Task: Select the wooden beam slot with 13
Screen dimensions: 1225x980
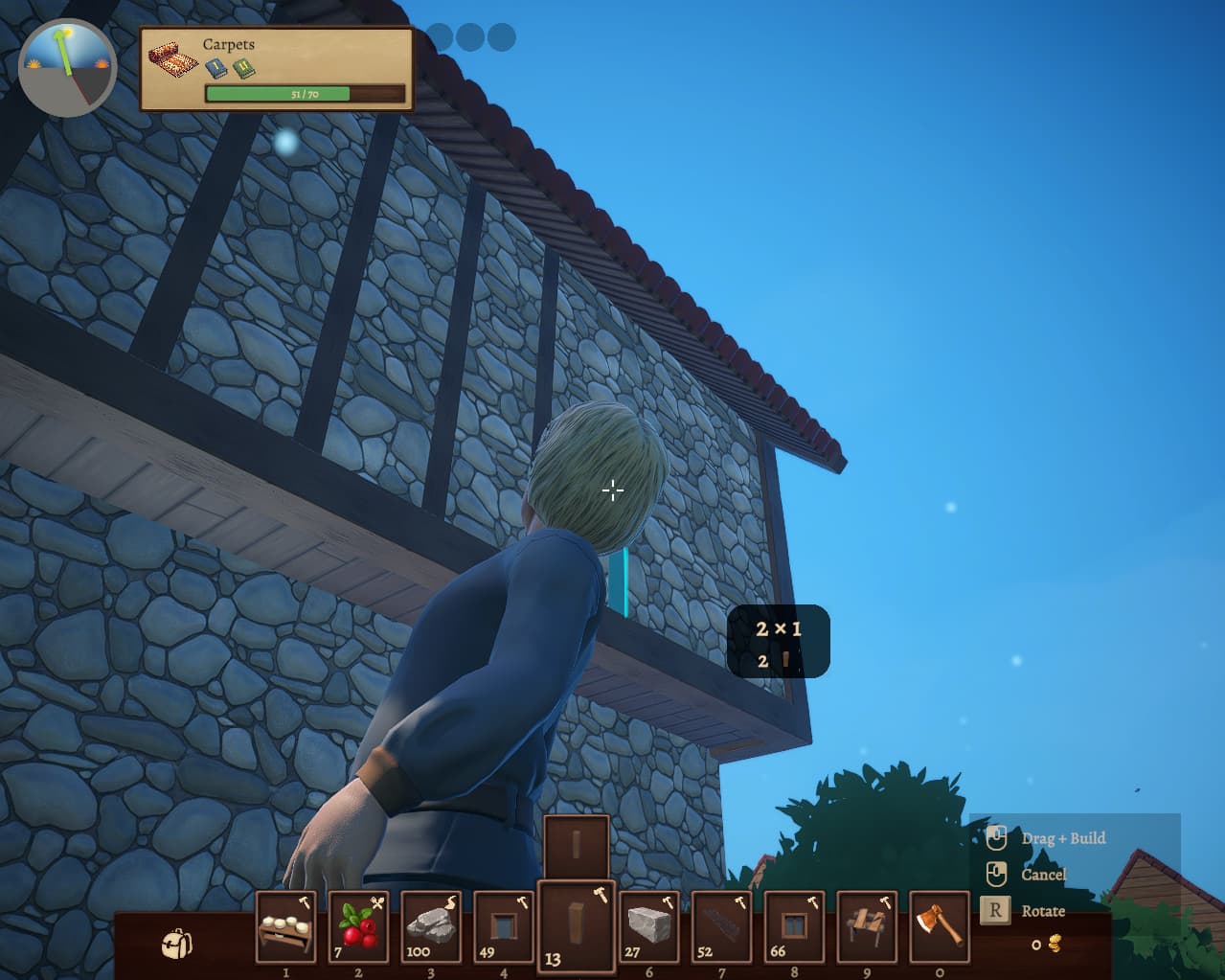Action: (x=577, y=926)
